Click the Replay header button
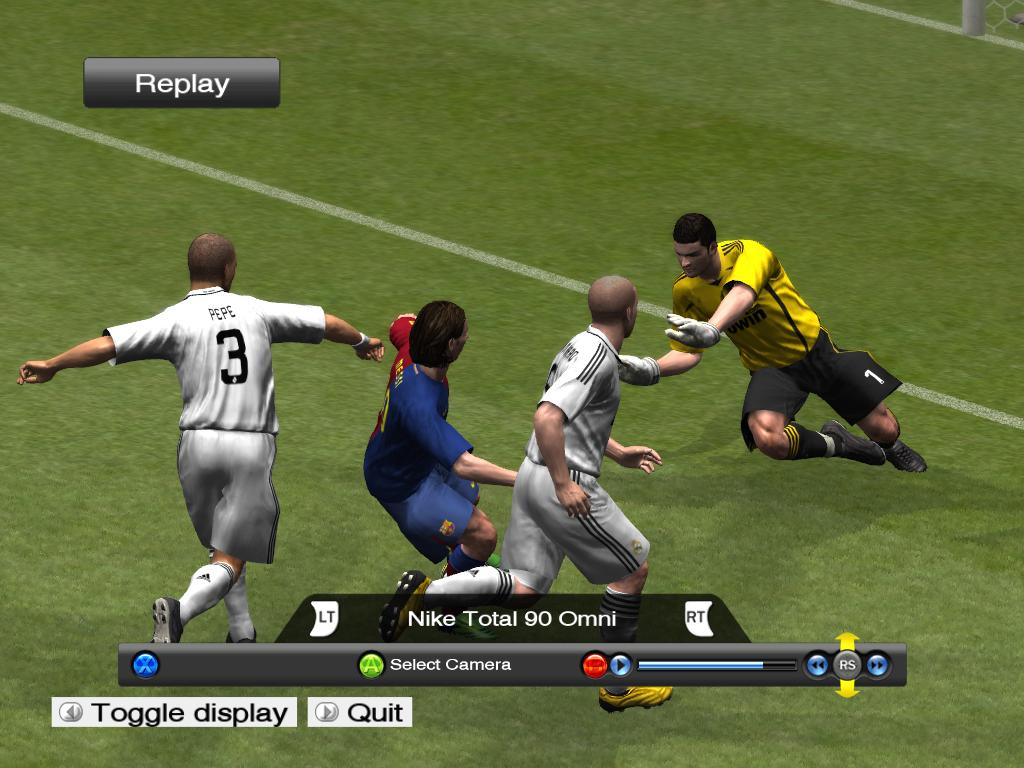The image size is (1024, 768). click(x=181, y=83)
